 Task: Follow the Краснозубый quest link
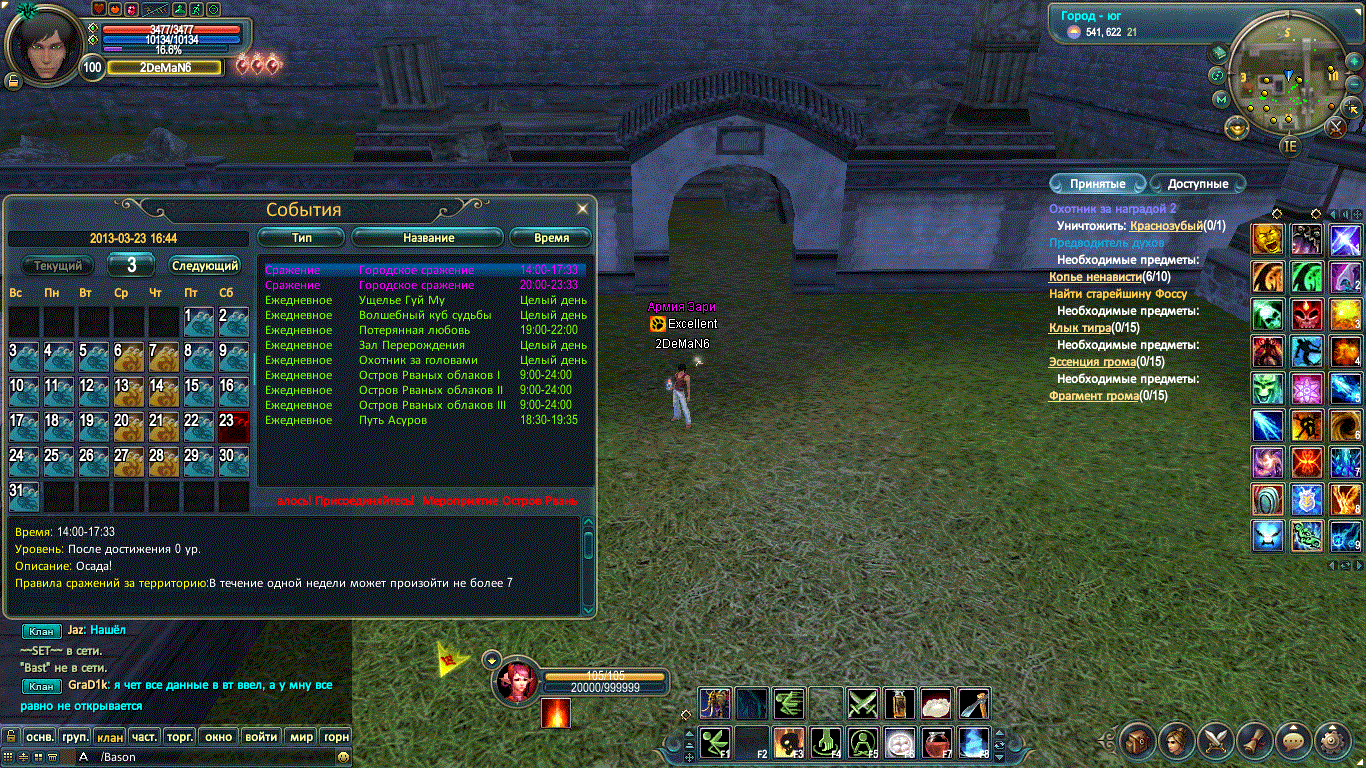(1166, 226)
